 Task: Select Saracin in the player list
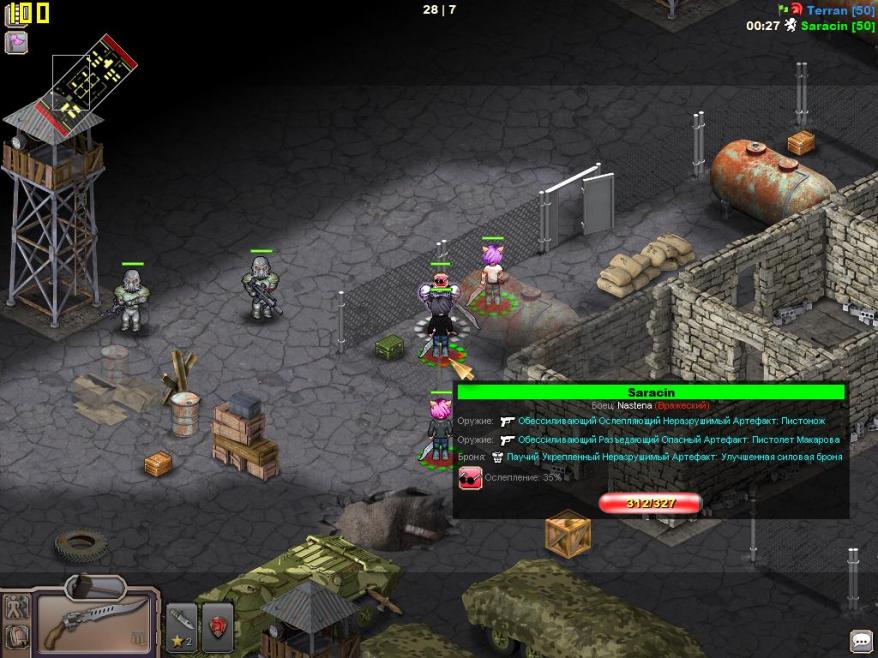[838, 26]
